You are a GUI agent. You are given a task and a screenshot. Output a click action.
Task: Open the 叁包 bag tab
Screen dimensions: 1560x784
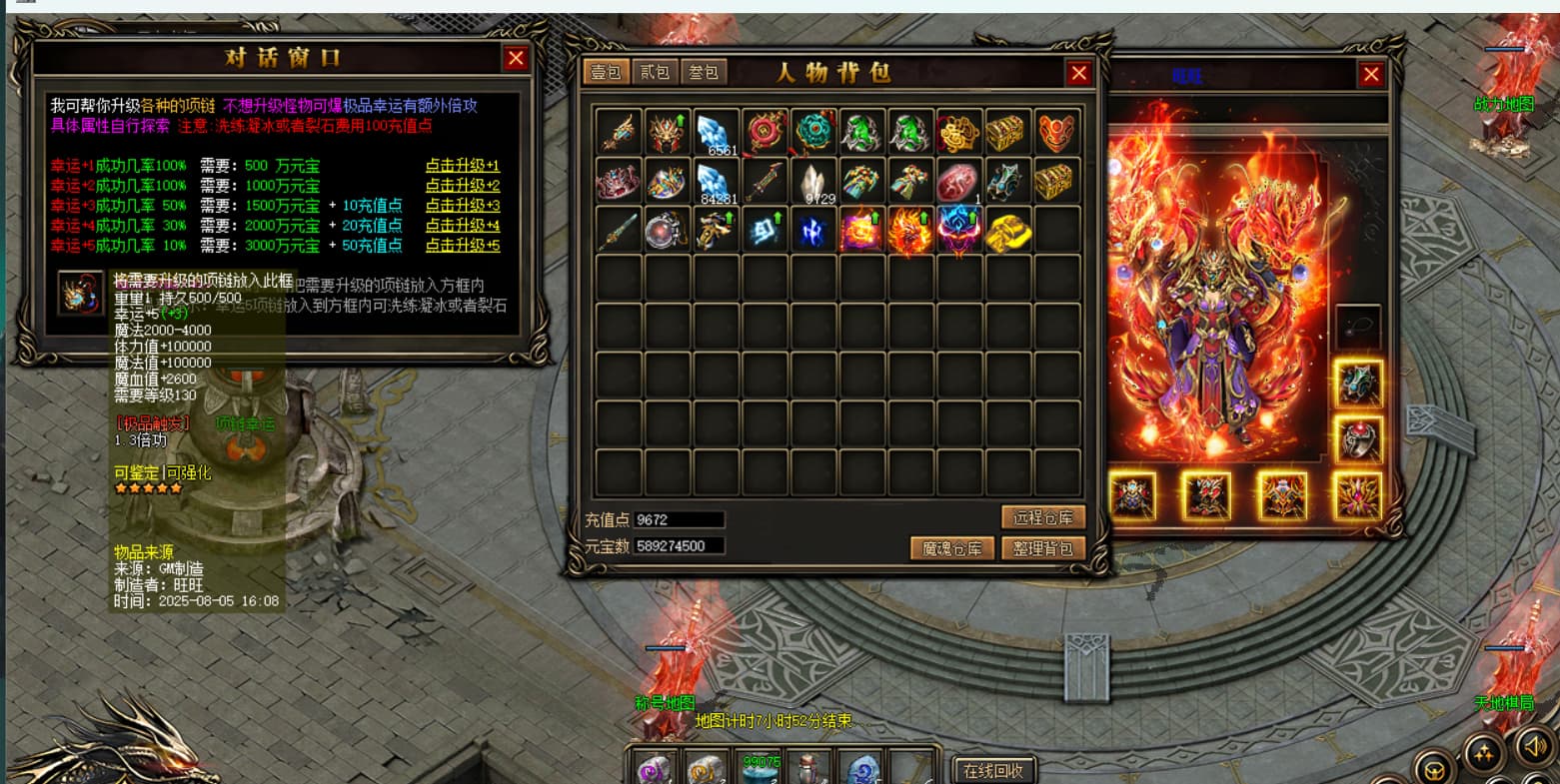tap(704, 73)
